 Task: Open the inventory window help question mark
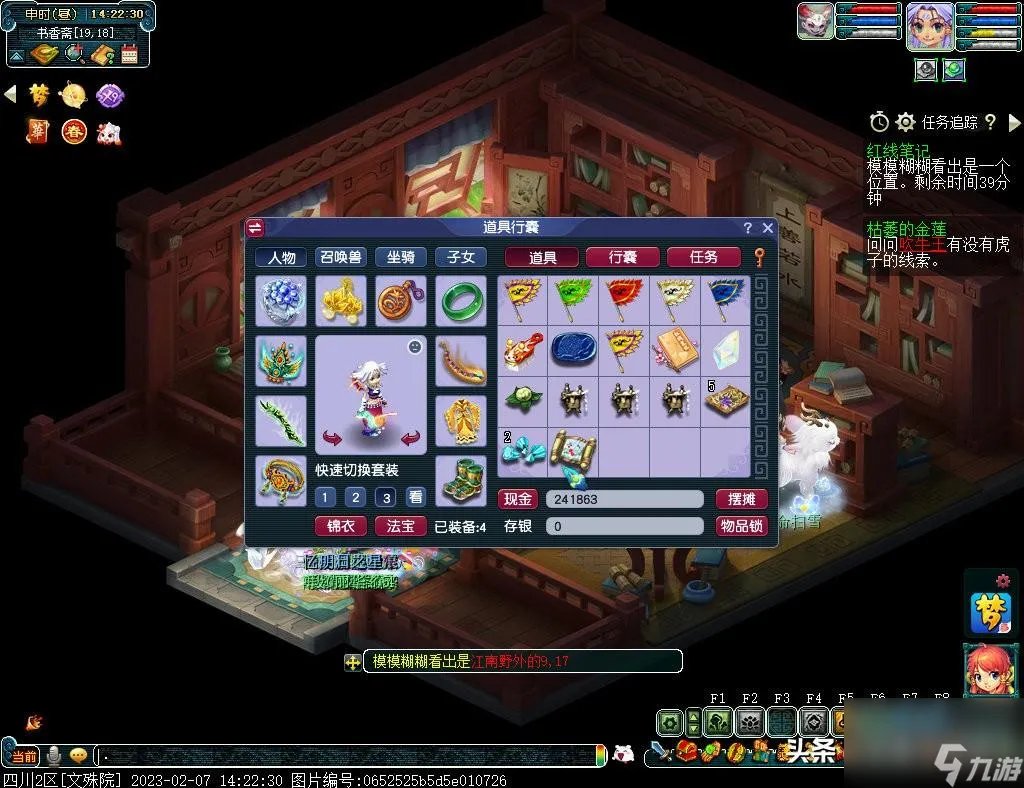747,228
